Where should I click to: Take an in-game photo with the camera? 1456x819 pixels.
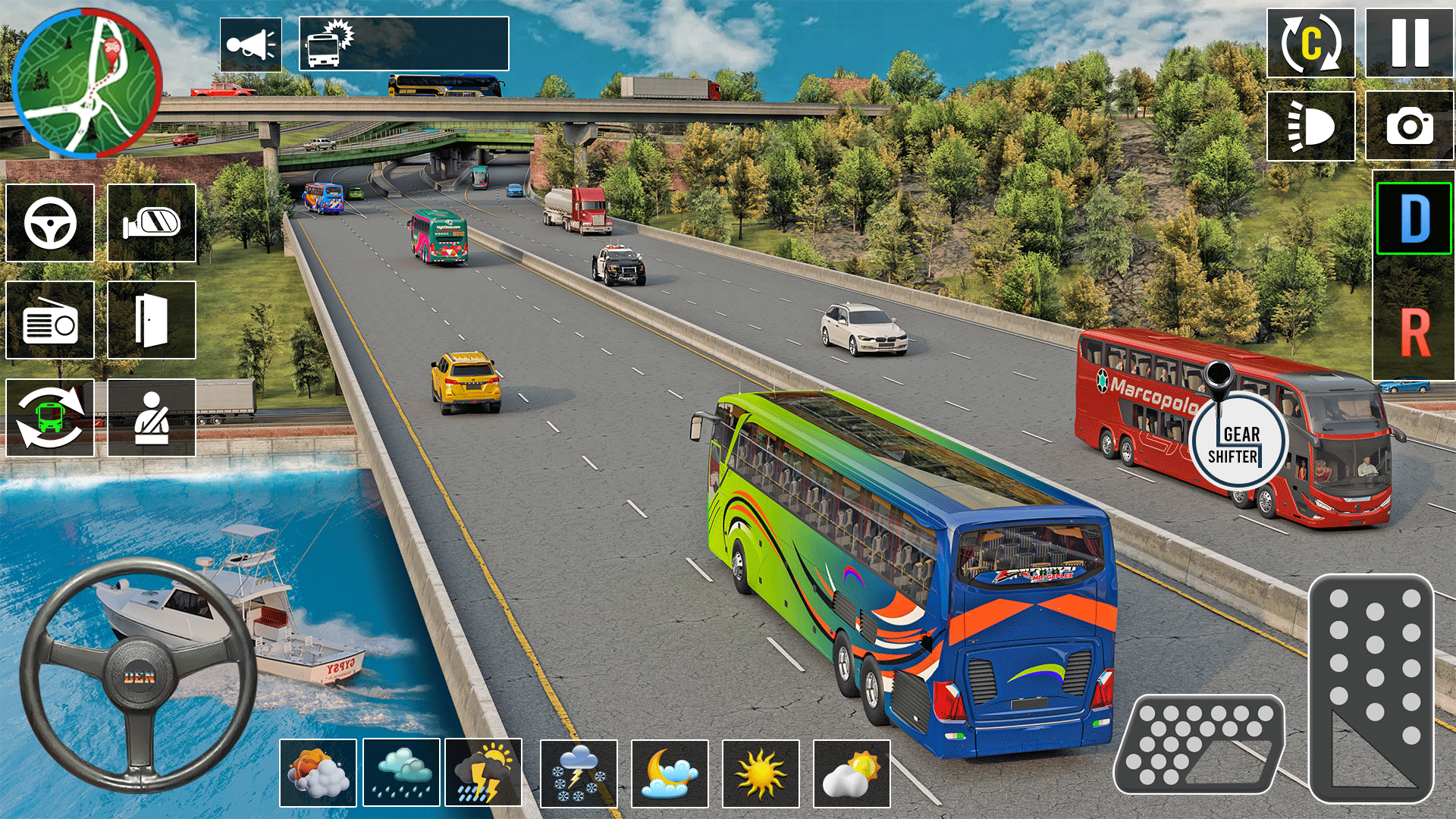pos(1408,127)
